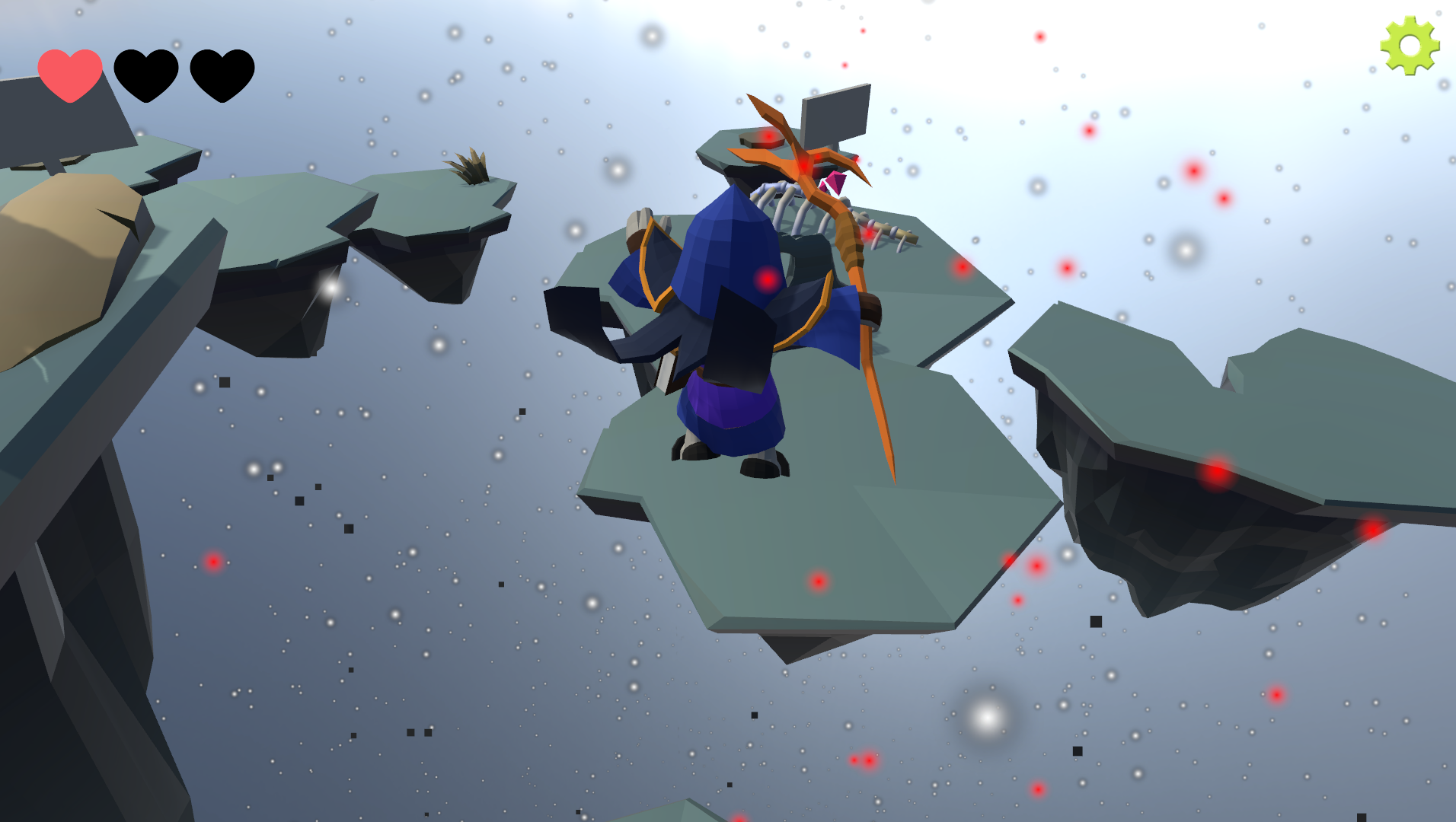Click the middle black heart icon
This screenshot has height=822, width=1456.
pos(147,76)
